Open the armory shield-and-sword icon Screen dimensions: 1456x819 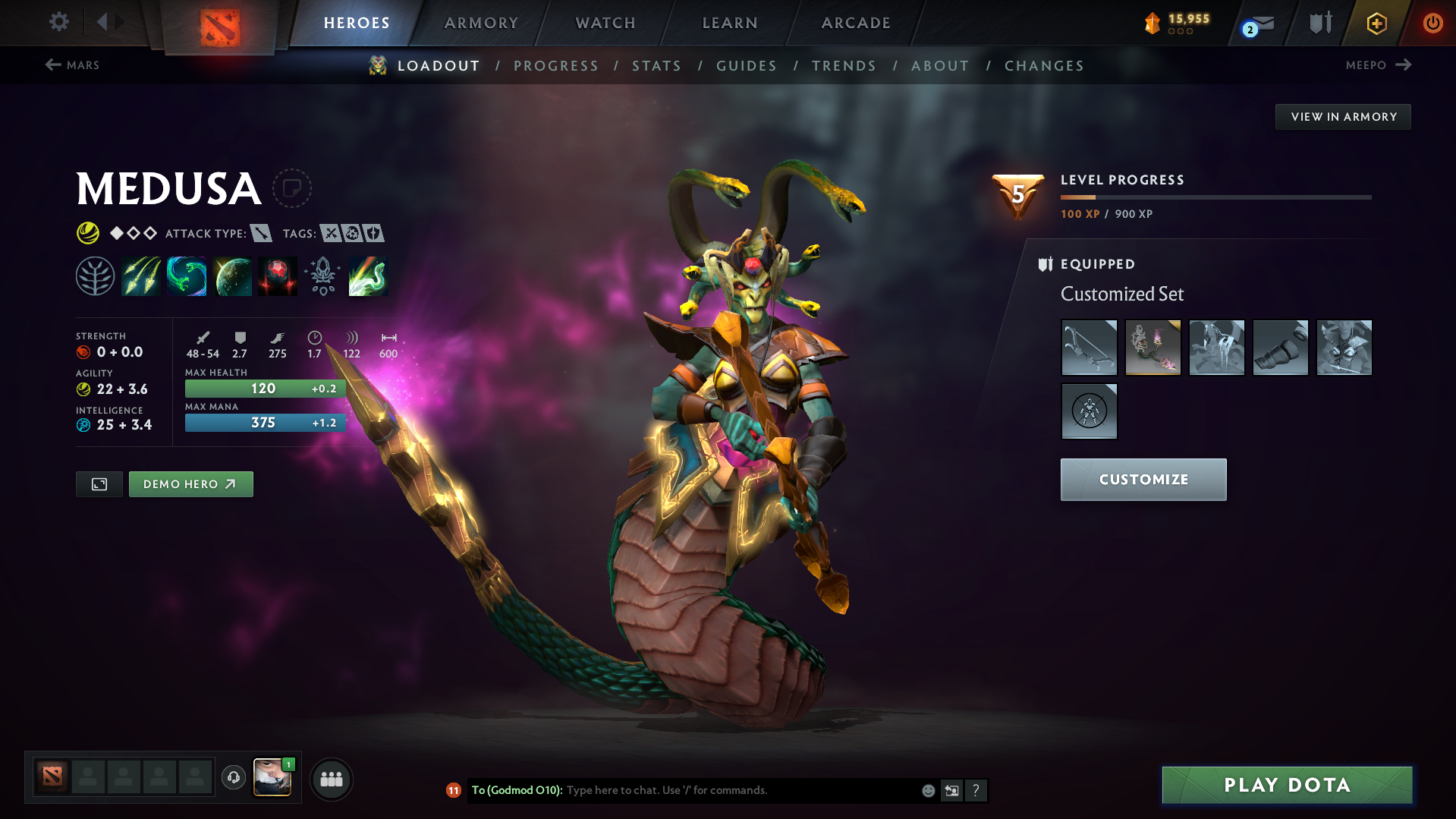pyautogui.click(x=1319, y=23)
